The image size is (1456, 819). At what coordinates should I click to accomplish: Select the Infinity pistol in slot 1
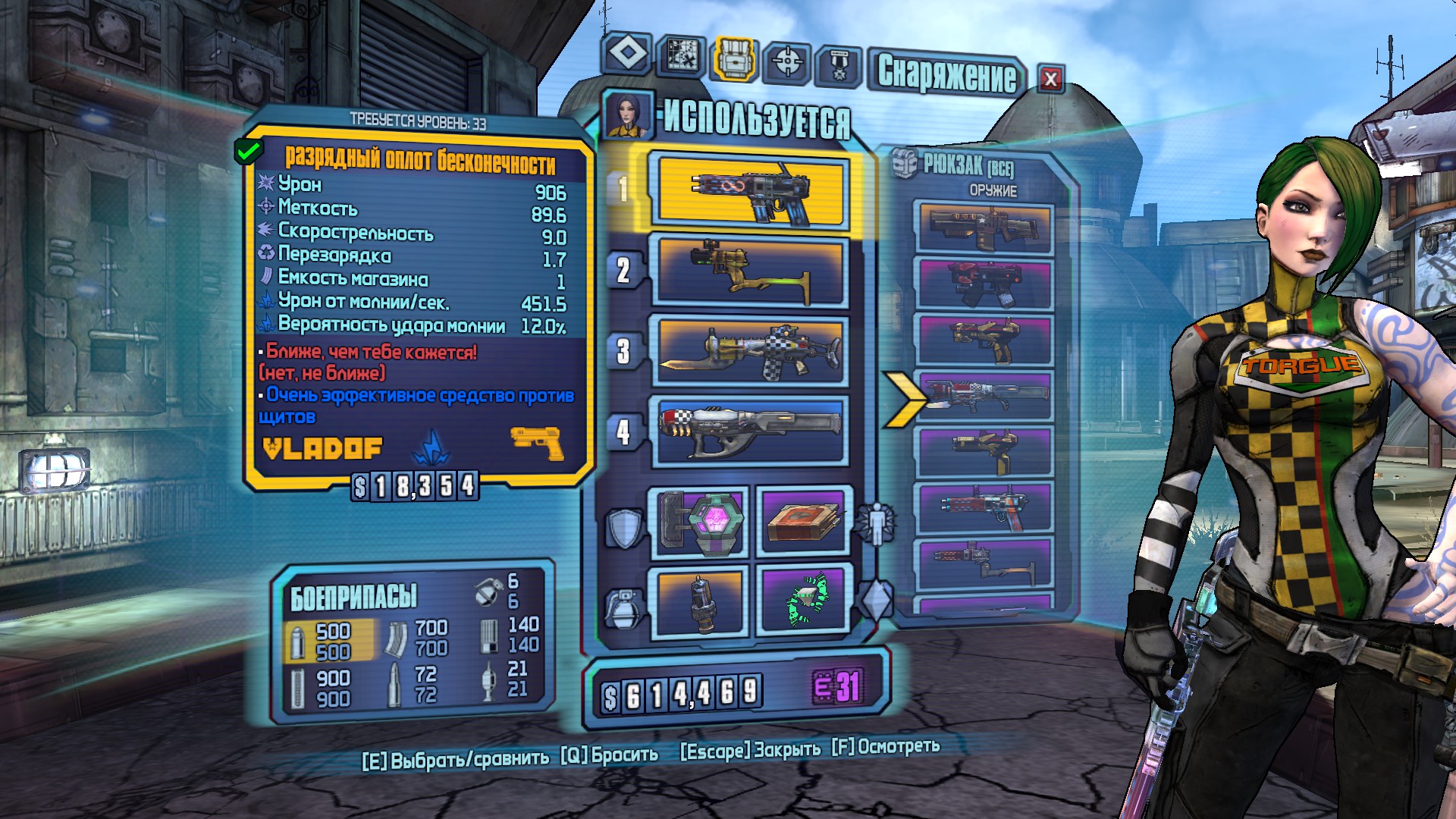click(x=751, y=193)
